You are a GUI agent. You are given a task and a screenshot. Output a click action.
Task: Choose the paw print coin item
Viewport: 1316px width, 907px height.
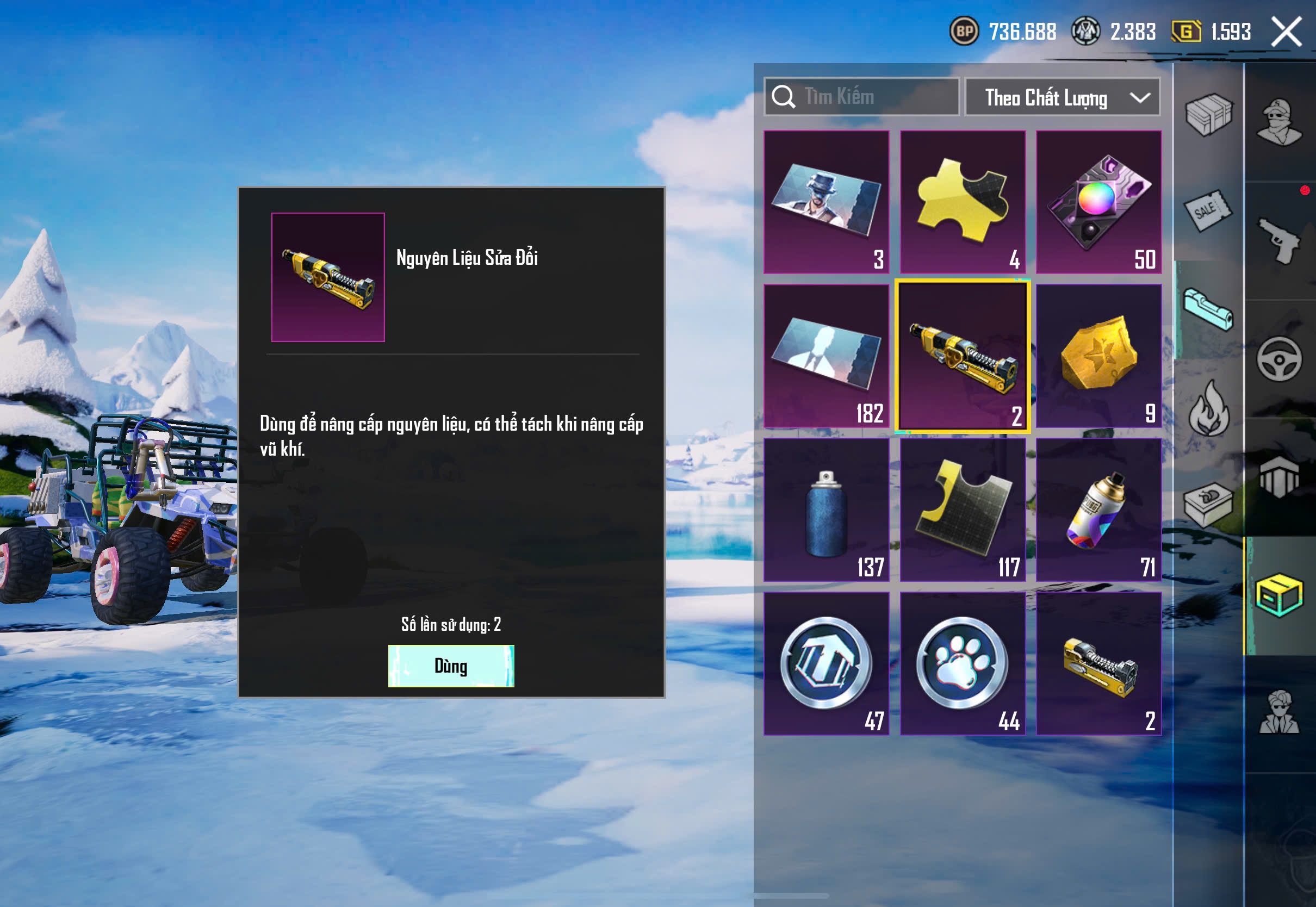point(963,663)
